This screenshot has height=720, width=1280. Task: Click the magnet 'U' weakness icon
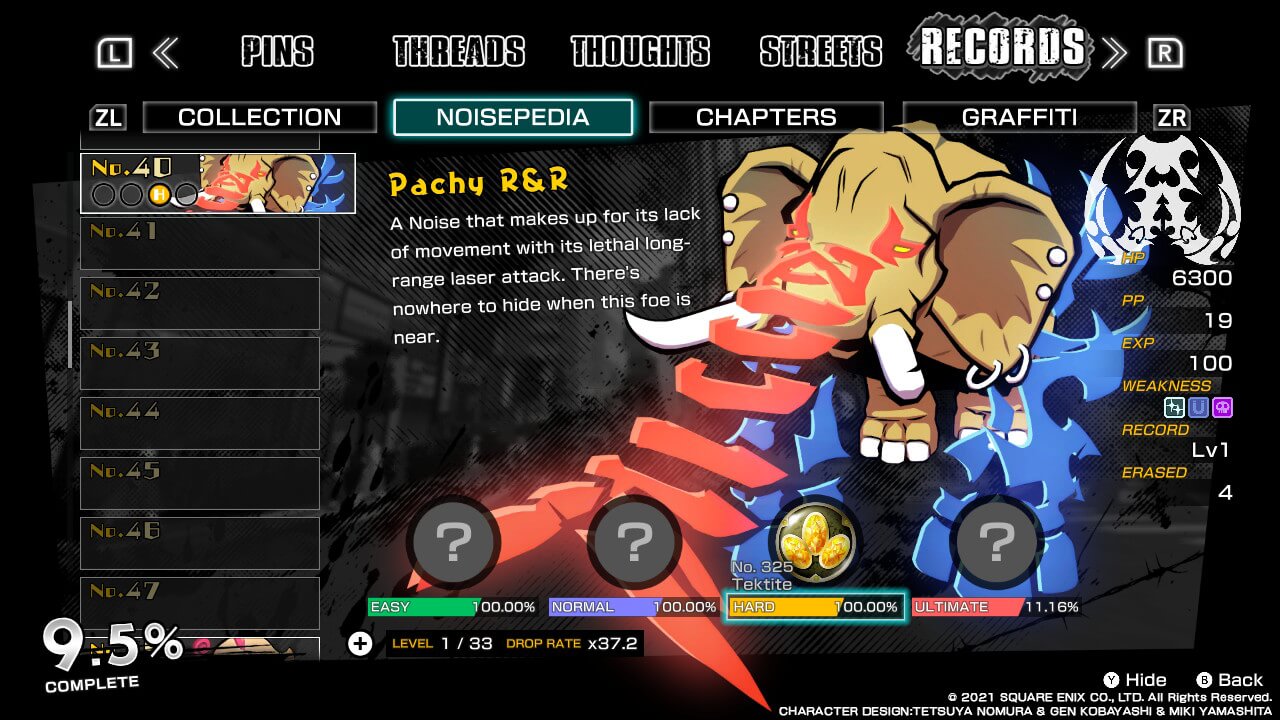(1198, 407)
